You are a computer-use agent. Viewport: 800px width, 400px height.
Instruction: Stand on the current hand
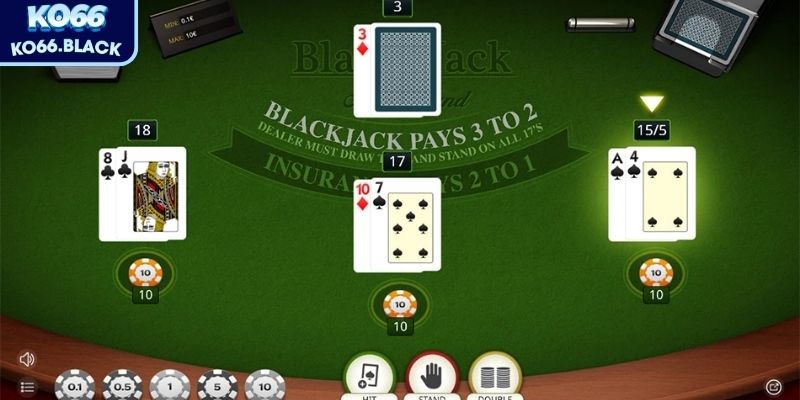pos(431,376)
